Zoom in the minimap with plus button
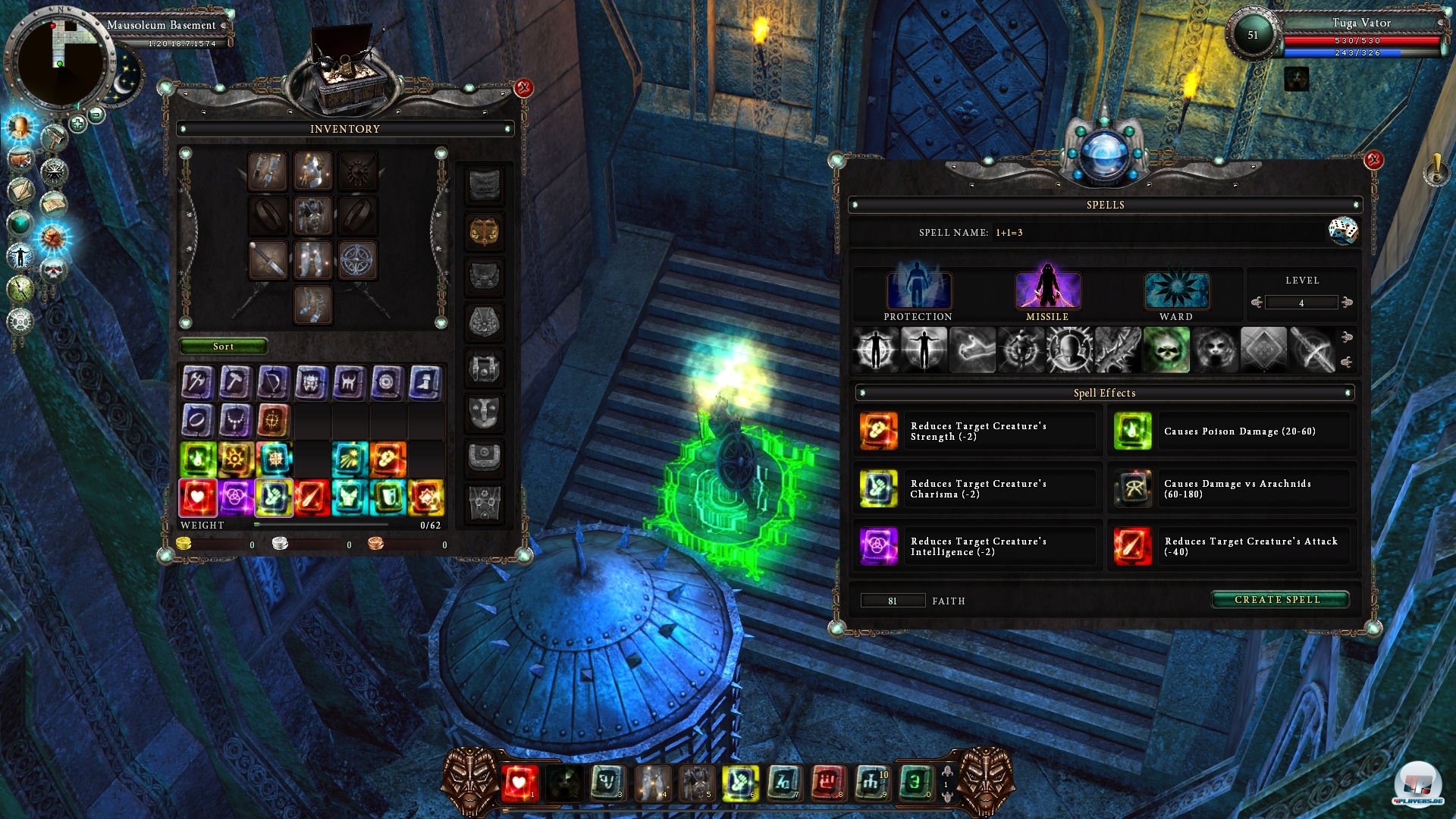 [77, 123]
